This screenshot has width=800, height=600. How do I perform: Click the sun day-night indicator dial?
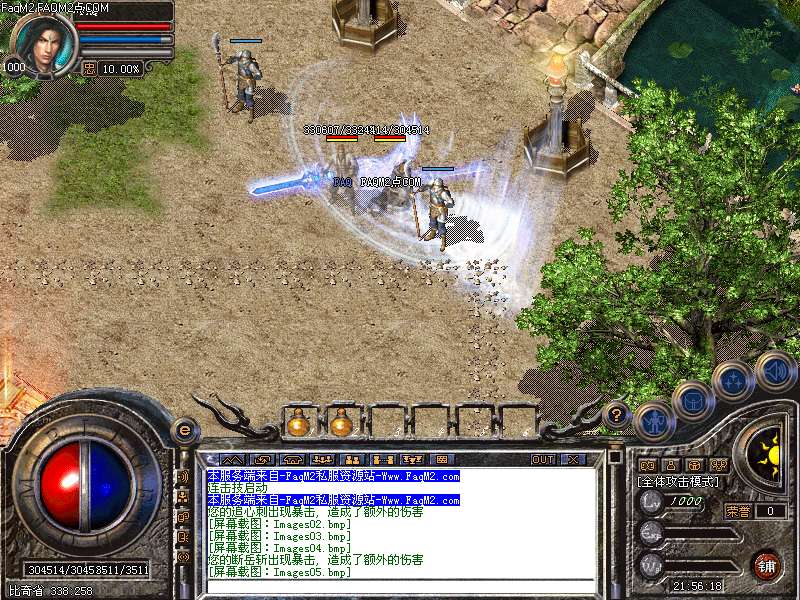click(x=770, y=453)
